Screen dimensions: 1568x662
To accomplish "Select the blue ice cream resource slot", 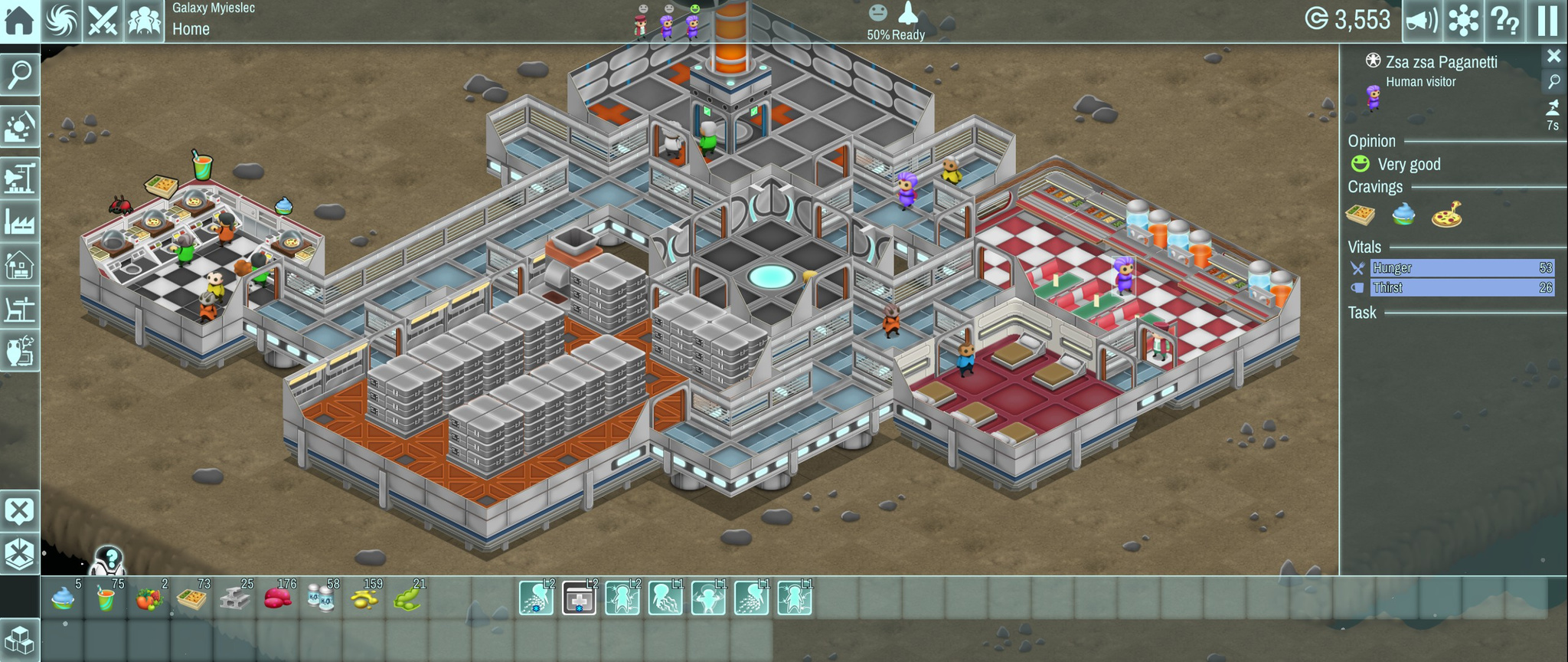I will (x=63, y=598).
